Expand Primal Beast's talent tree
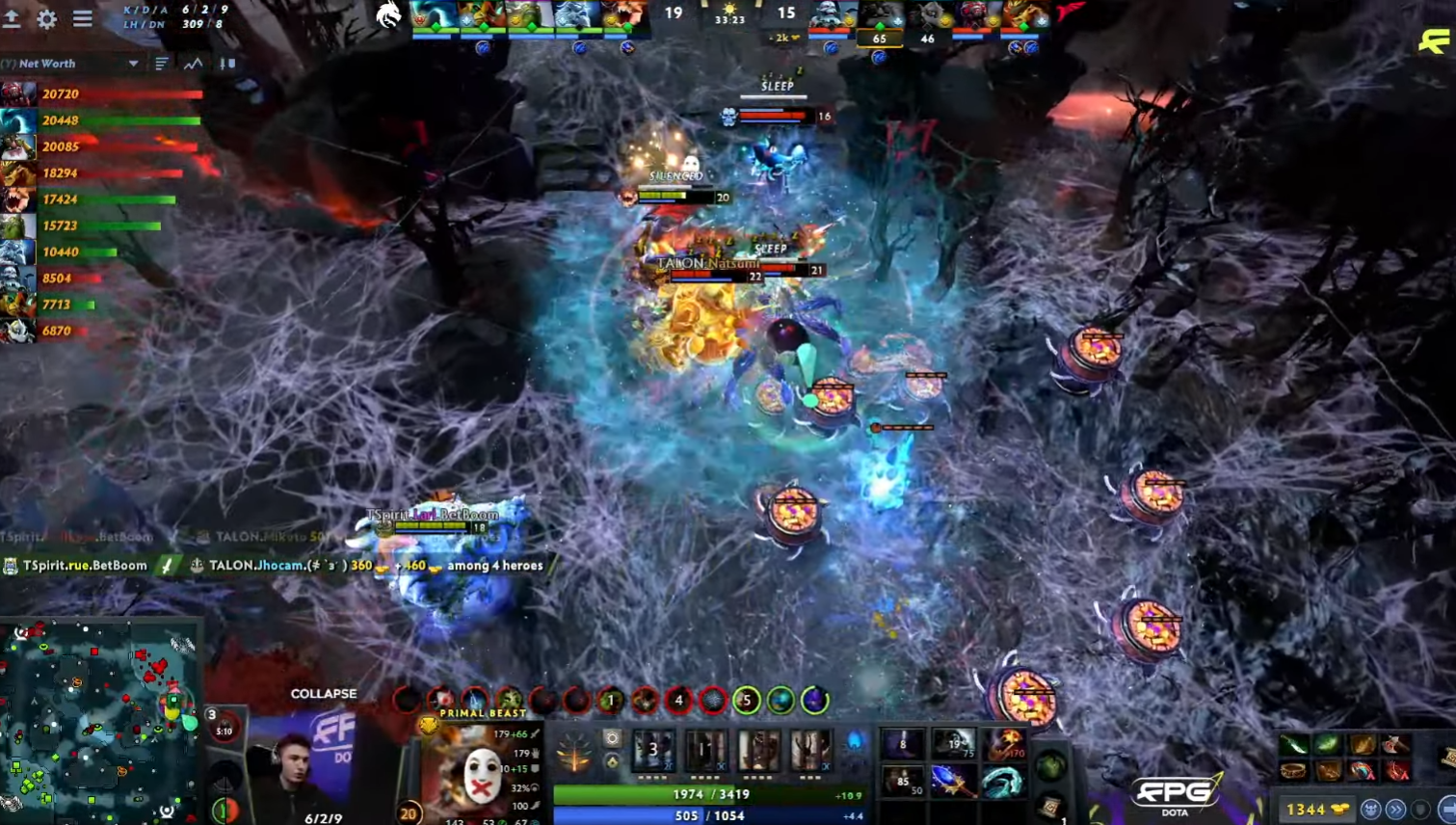 tap(575, 751)
